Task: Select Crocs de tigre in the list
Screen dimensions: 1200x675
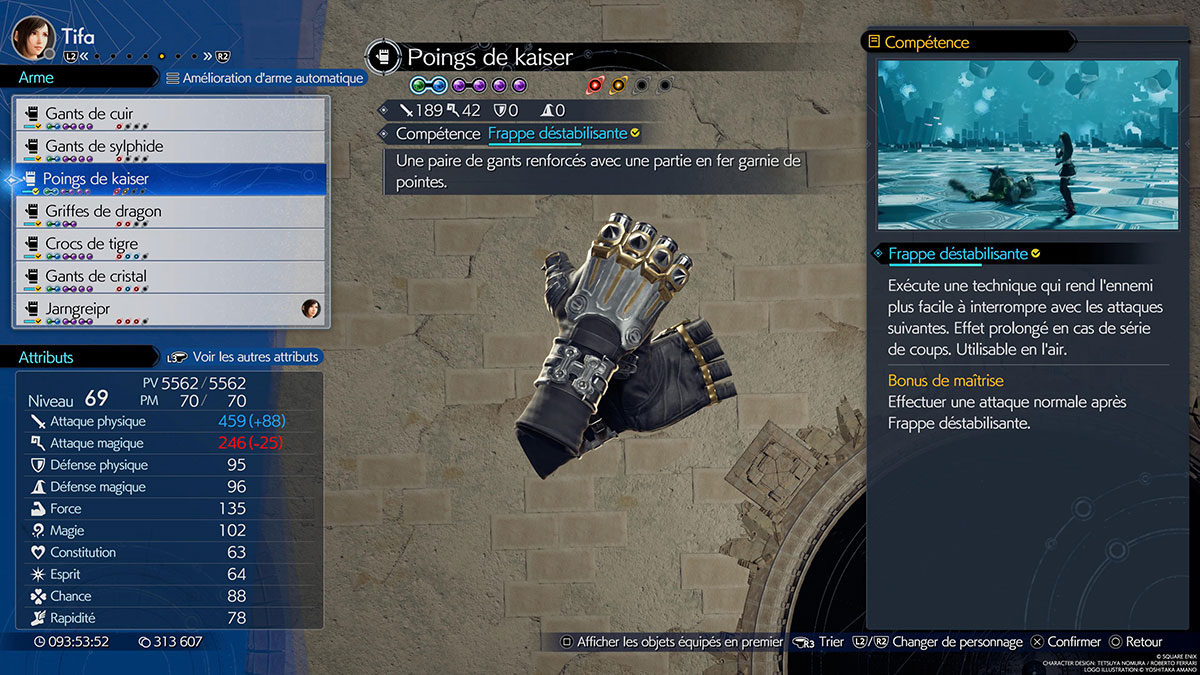Action: pyautogui.click(x=170, y=244)
